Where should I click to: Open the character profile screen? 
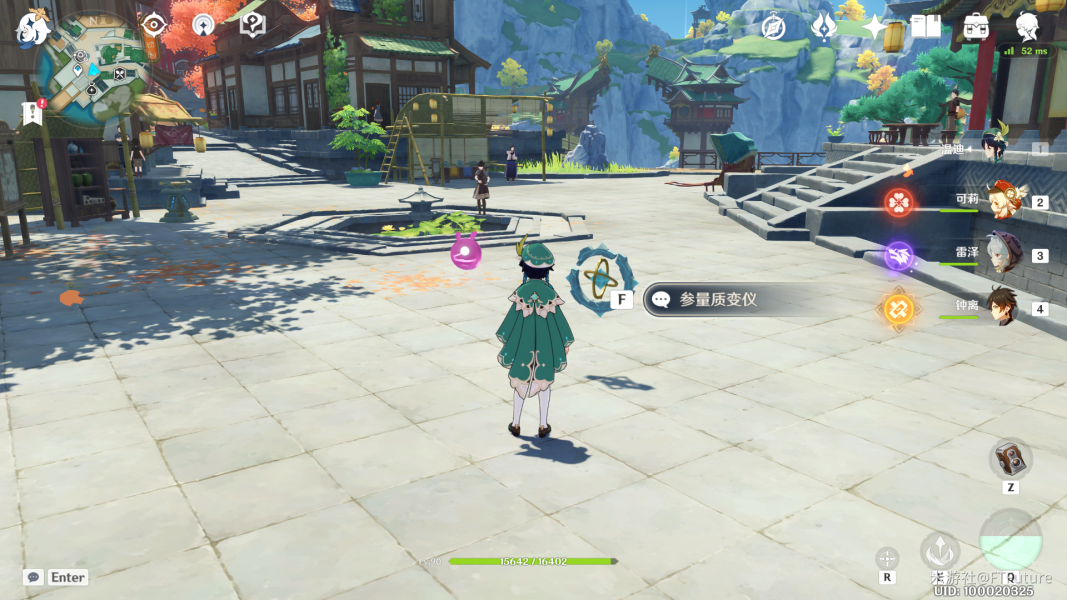[x=1027, y=27]
